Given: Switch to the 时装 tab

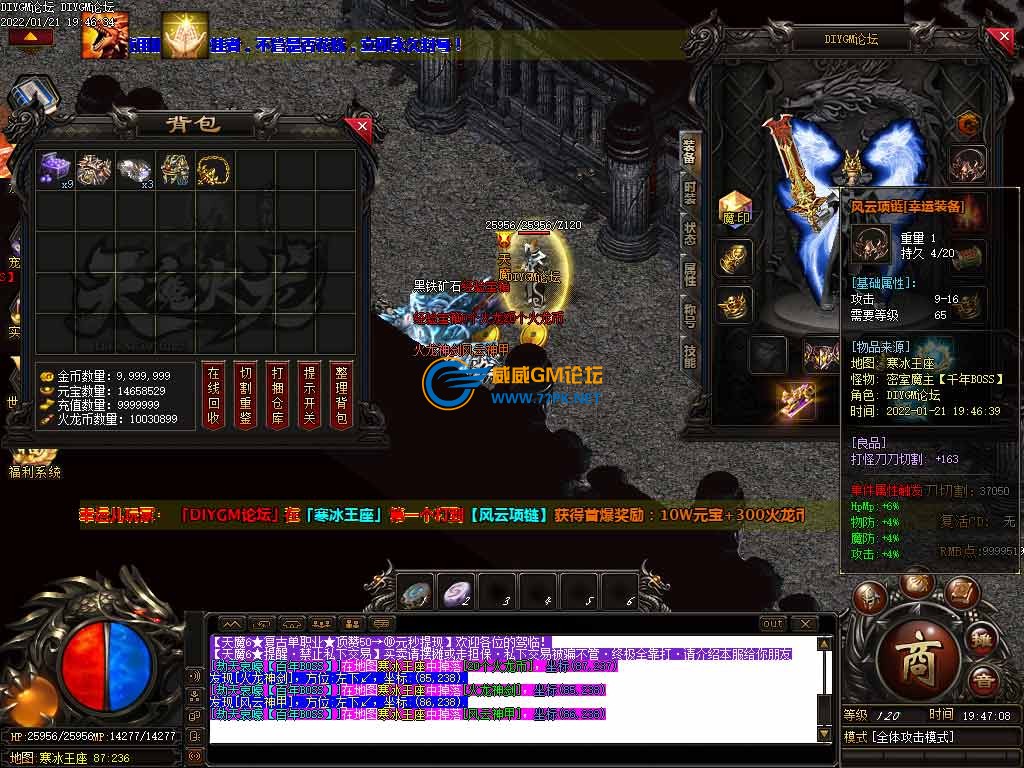Looking at the screenshot, I should [x=690, y=190].
